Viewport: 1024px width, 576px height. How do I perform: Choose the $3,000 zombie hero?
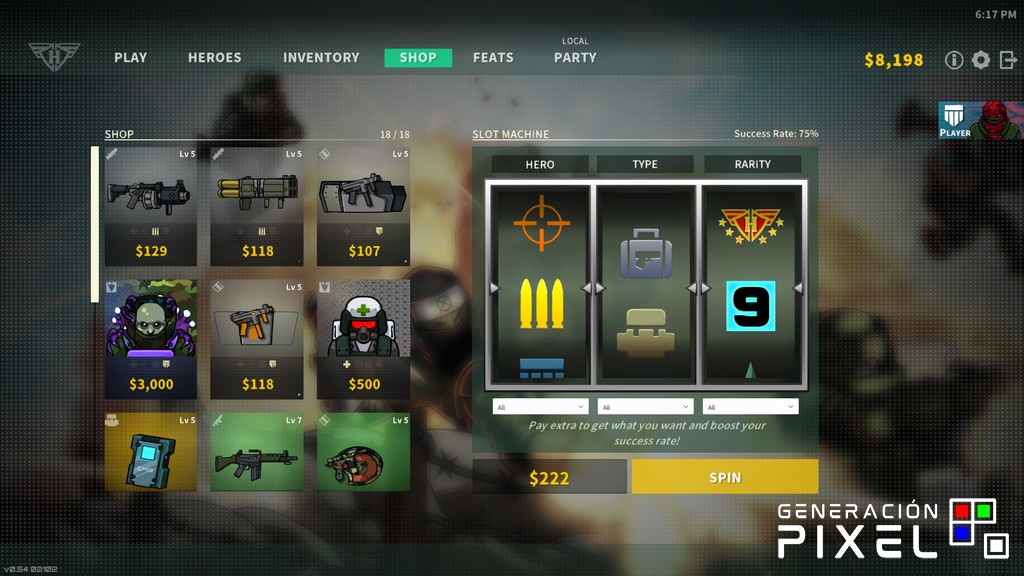click(x=151, y=339)
